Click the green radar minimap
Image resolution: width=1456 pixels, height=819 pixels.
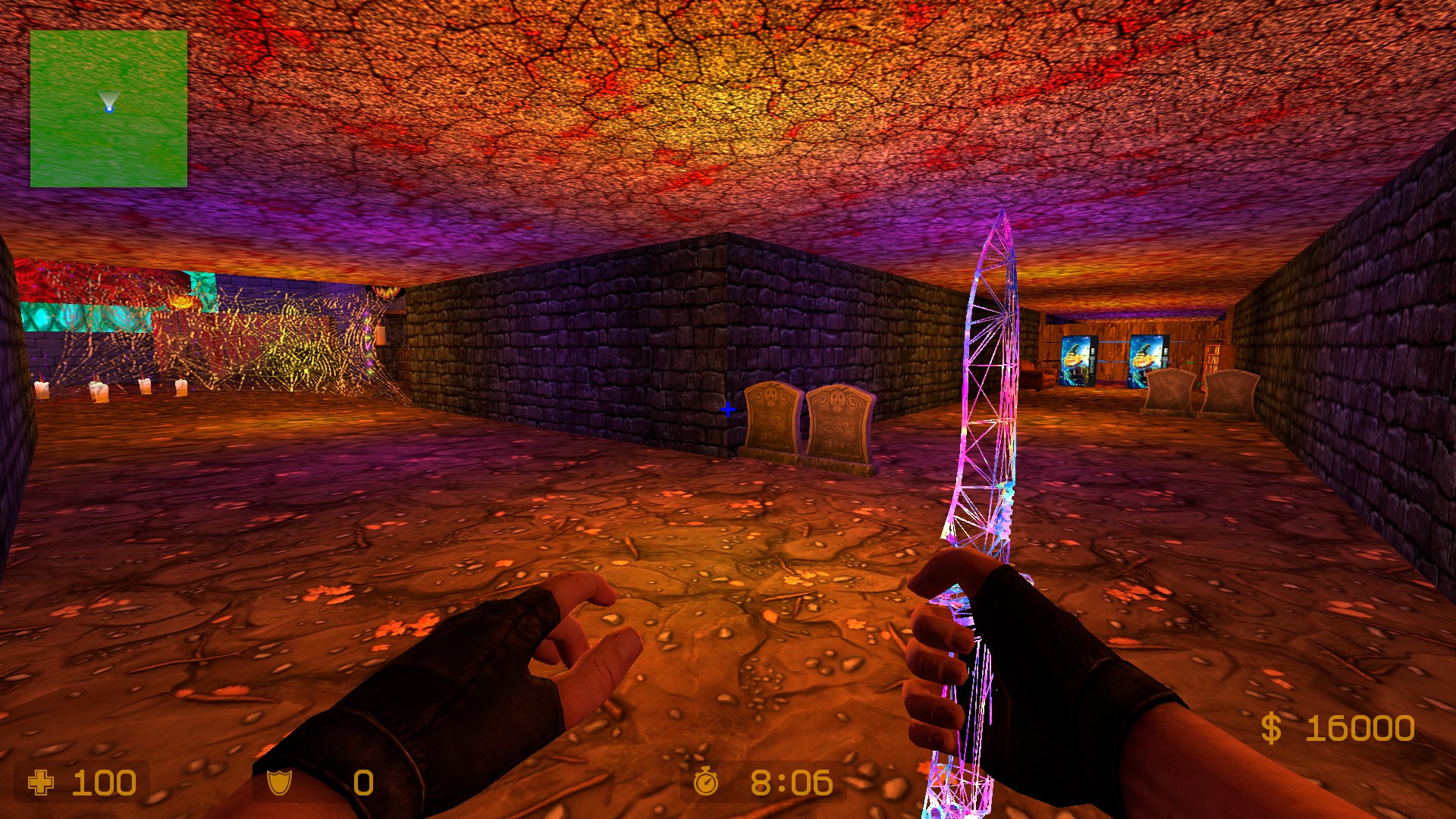109,110
